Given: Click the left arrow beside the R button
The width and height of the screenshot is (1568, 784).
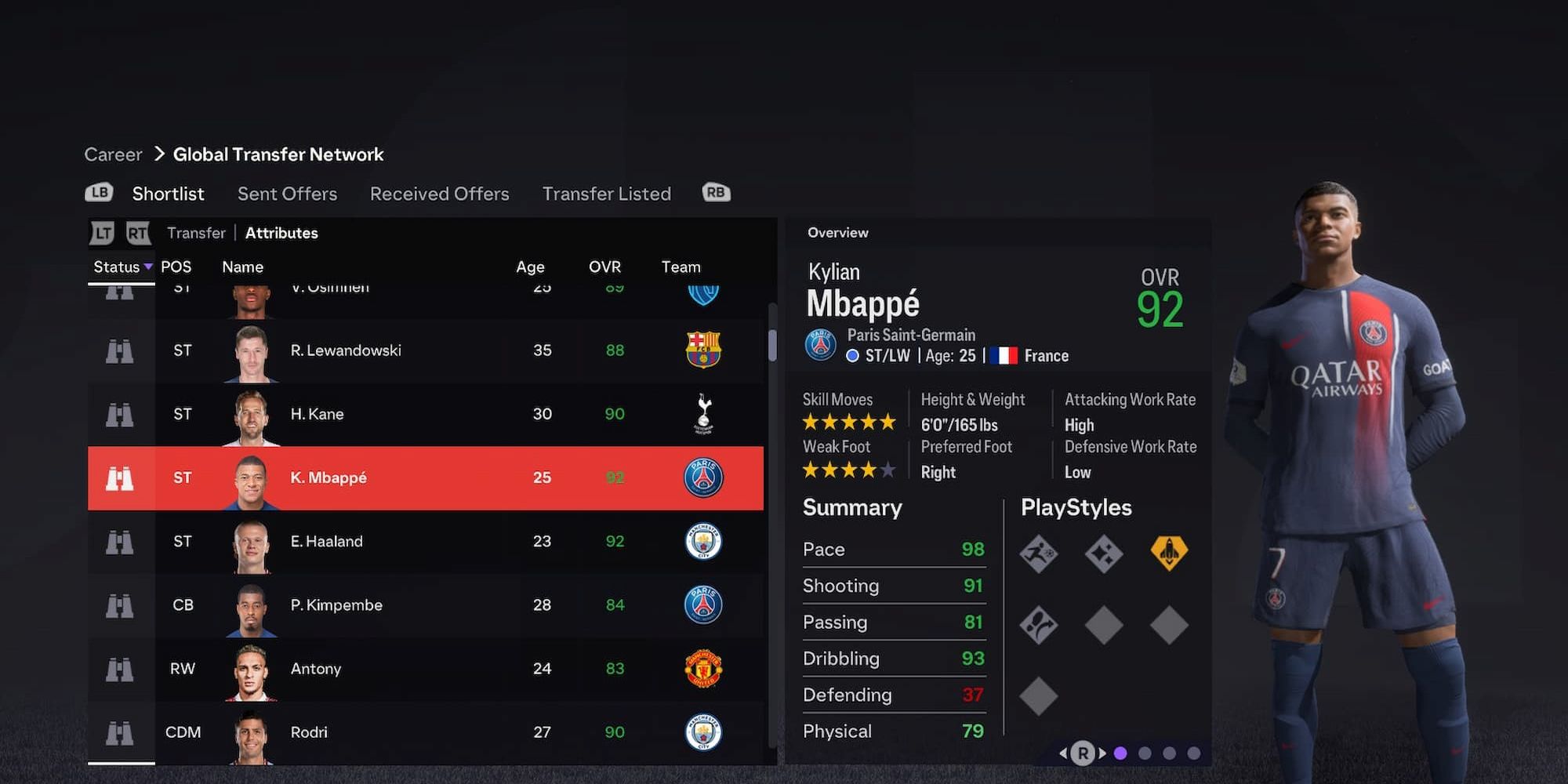Looking at the screenshot, I should click(1063, 753).
